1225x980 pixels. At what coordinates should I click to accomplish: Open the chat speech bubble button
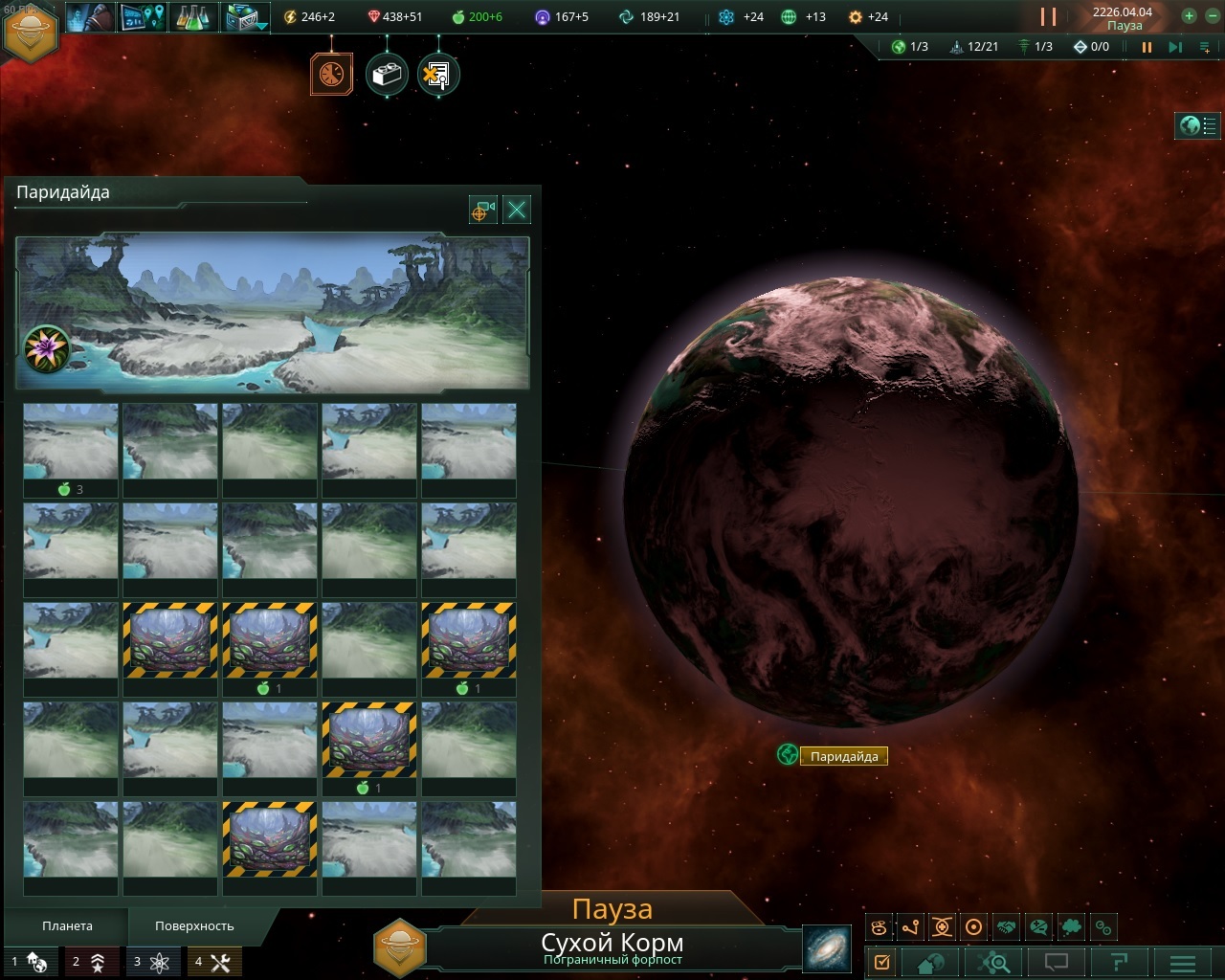click(x=1056, y=962)
